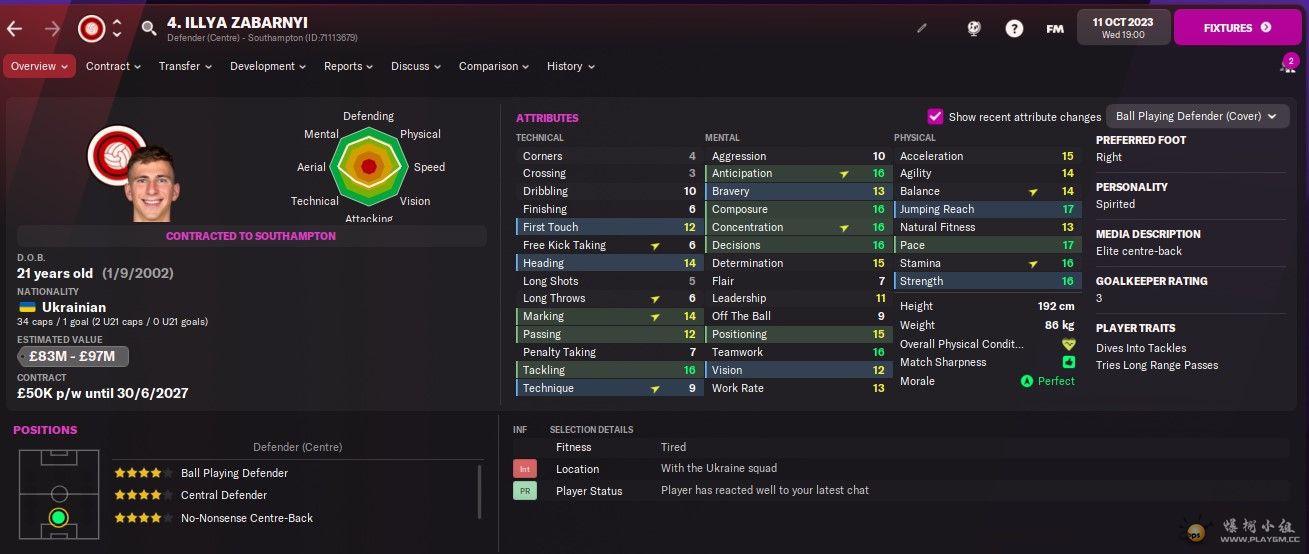Click the date and time panel
This screenshot has height=554, width=1309.
1122,28
